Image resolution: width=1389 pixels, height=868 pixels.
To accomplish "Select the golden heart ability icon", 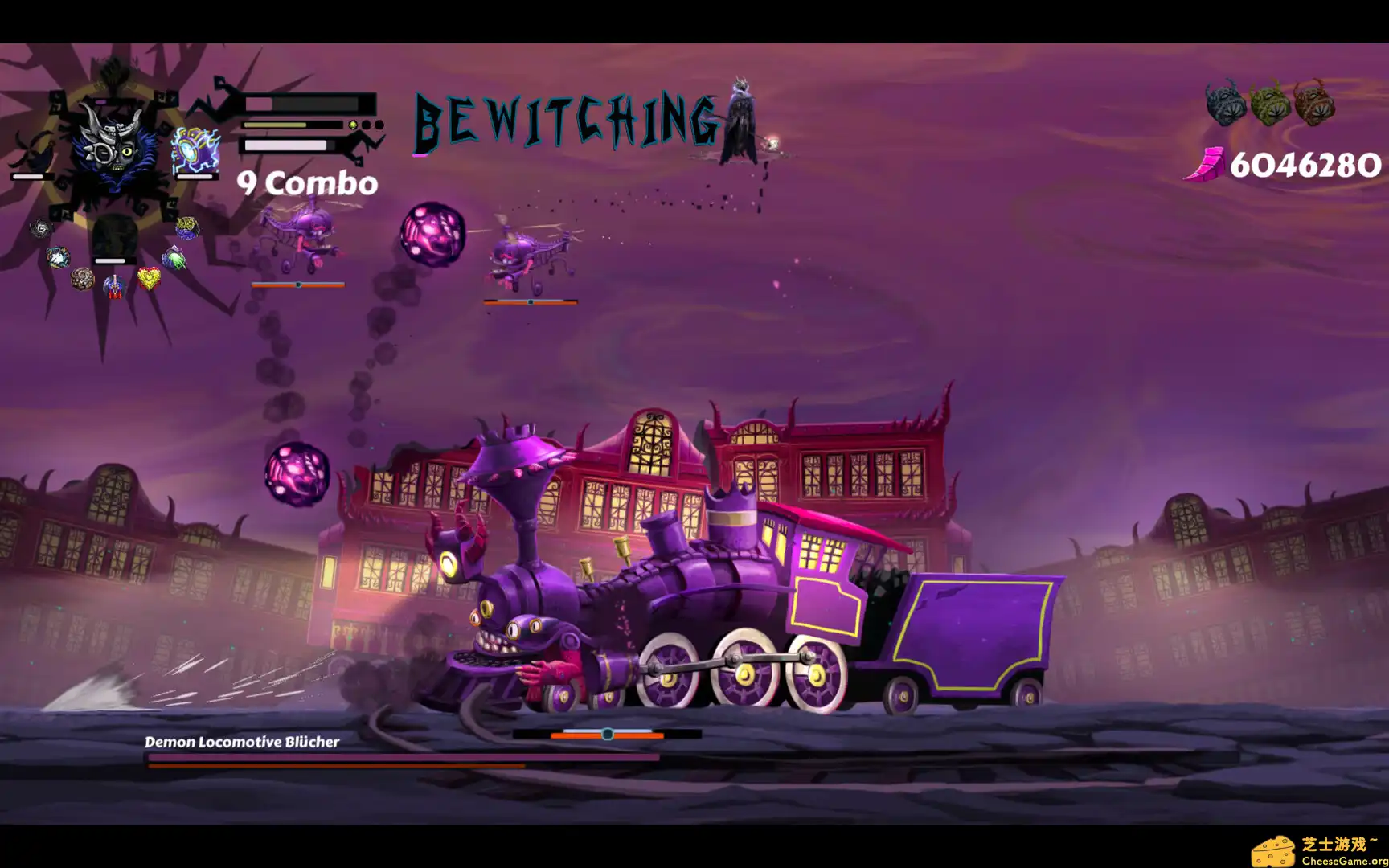I will (x=150, y=277).
